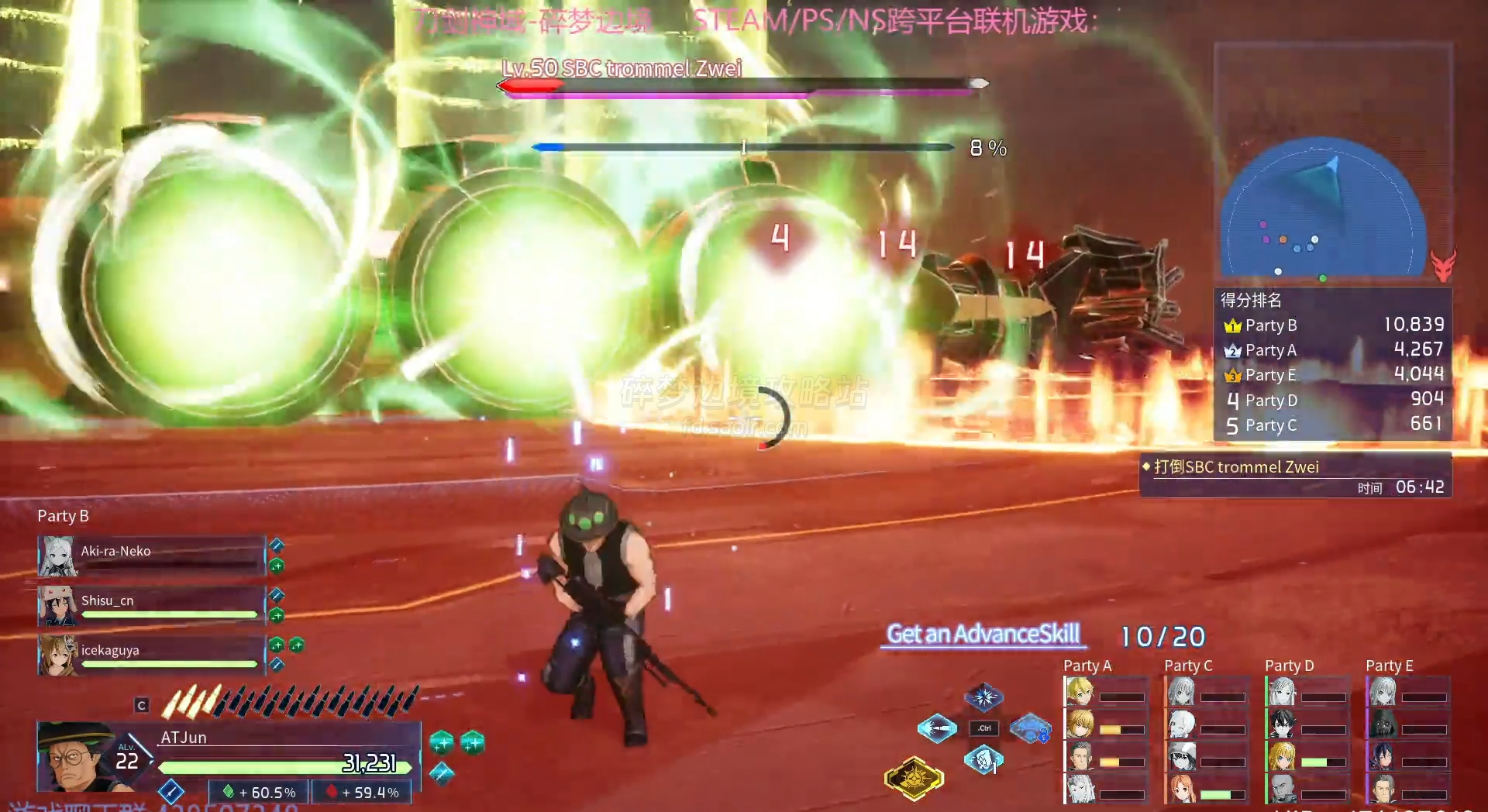
Task: Show the Party D member panel
Action: [x=1307, y=738]
